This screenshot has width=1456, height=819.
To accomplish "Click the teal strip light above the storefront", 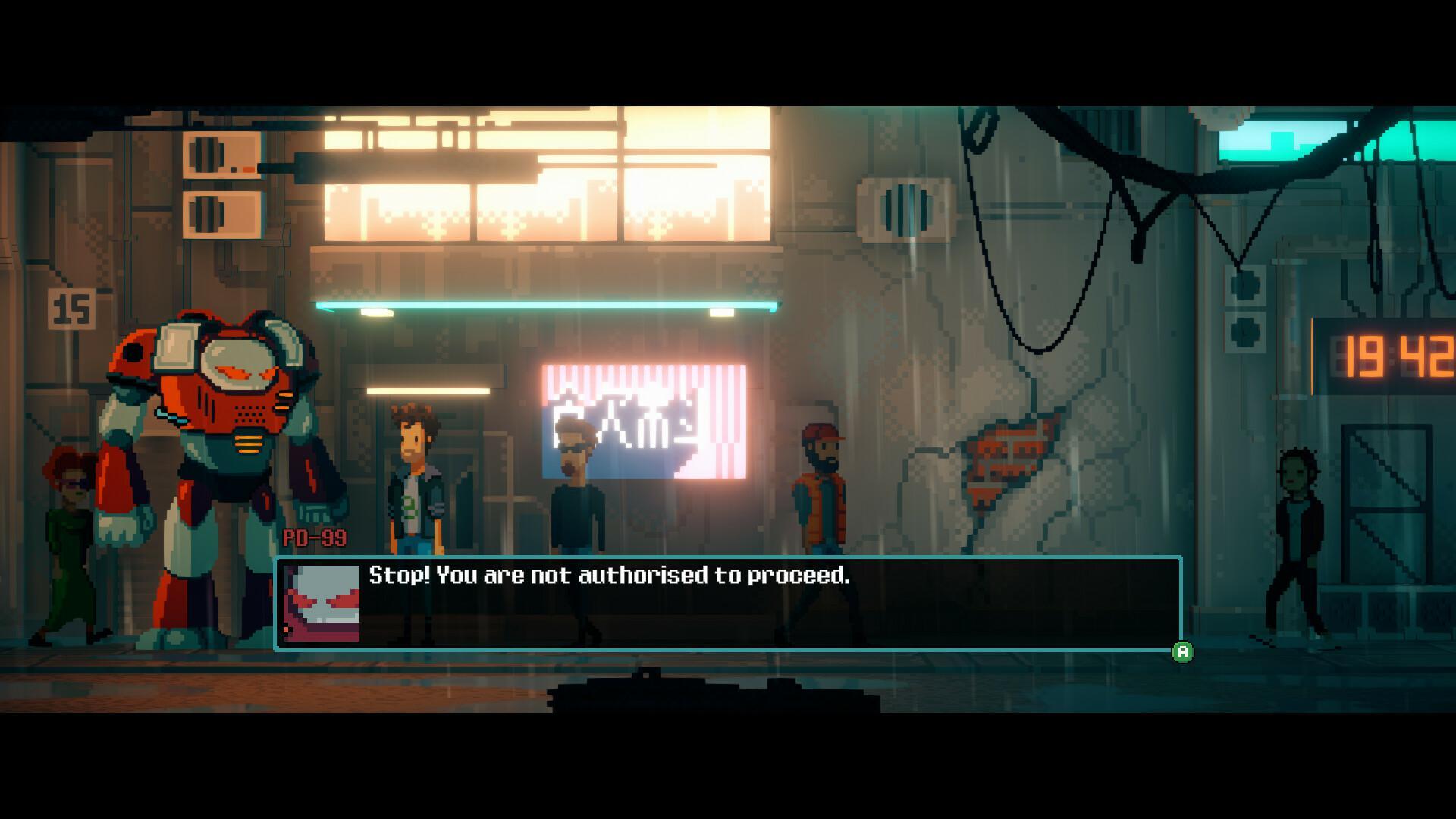I will coord(546,306).
